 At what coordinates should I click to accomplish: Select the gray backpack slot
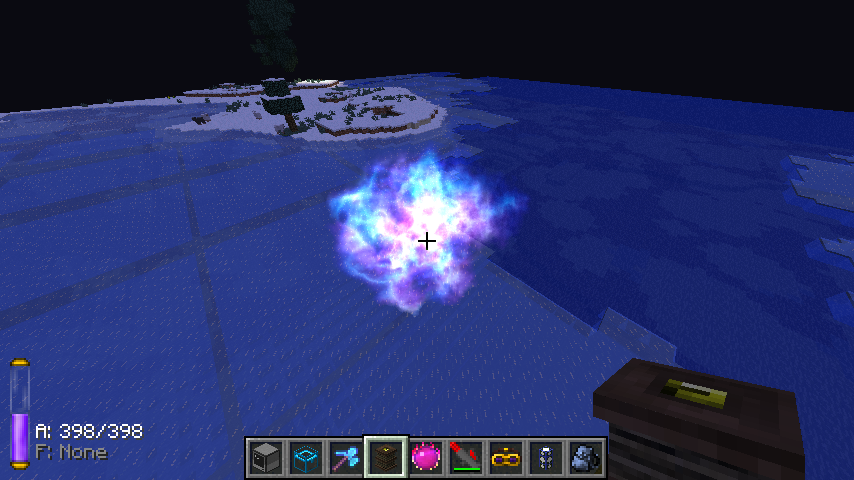[x=585, y=458]
